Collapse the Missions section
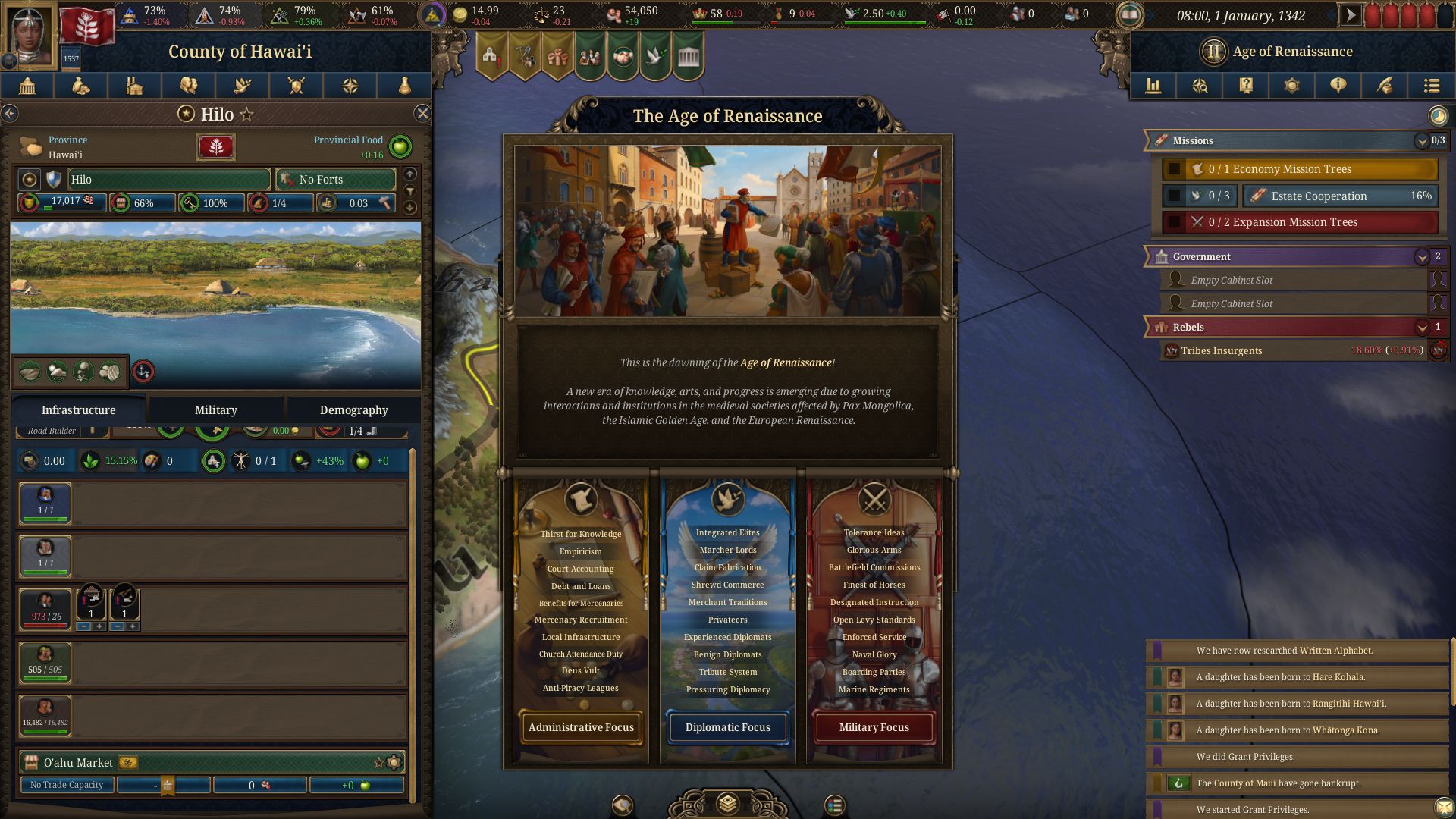Viewport: 1456px width, 819px height. coord(1422,141)
